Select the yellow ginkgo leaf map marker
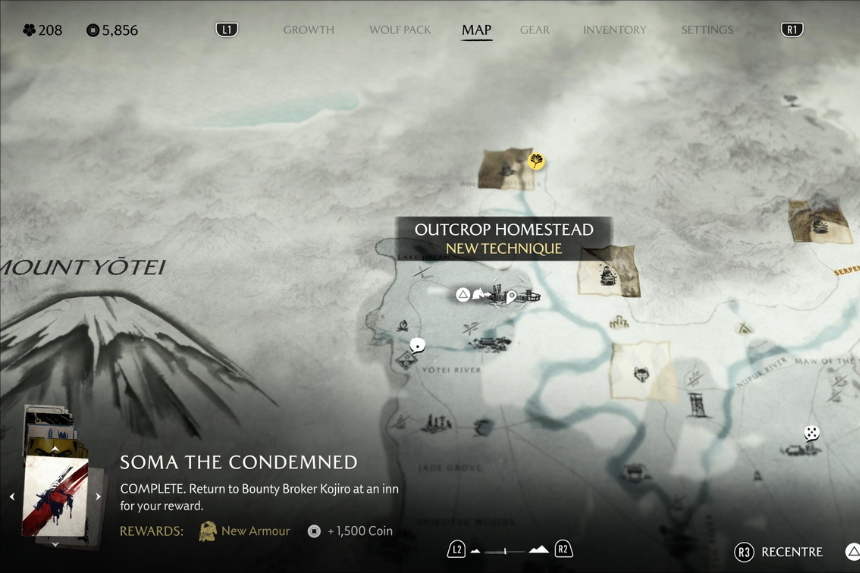 [x=536, y=160]
